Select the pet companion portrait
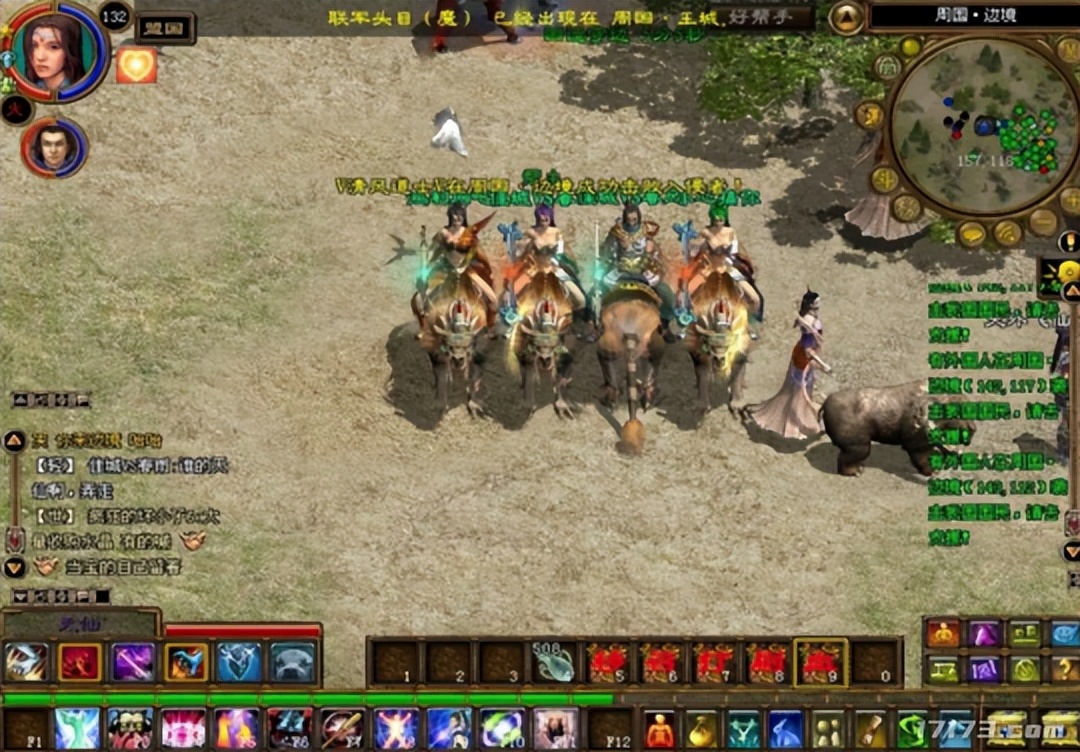This screenshot has width=1080, height=752. click(x=54, y=148)
